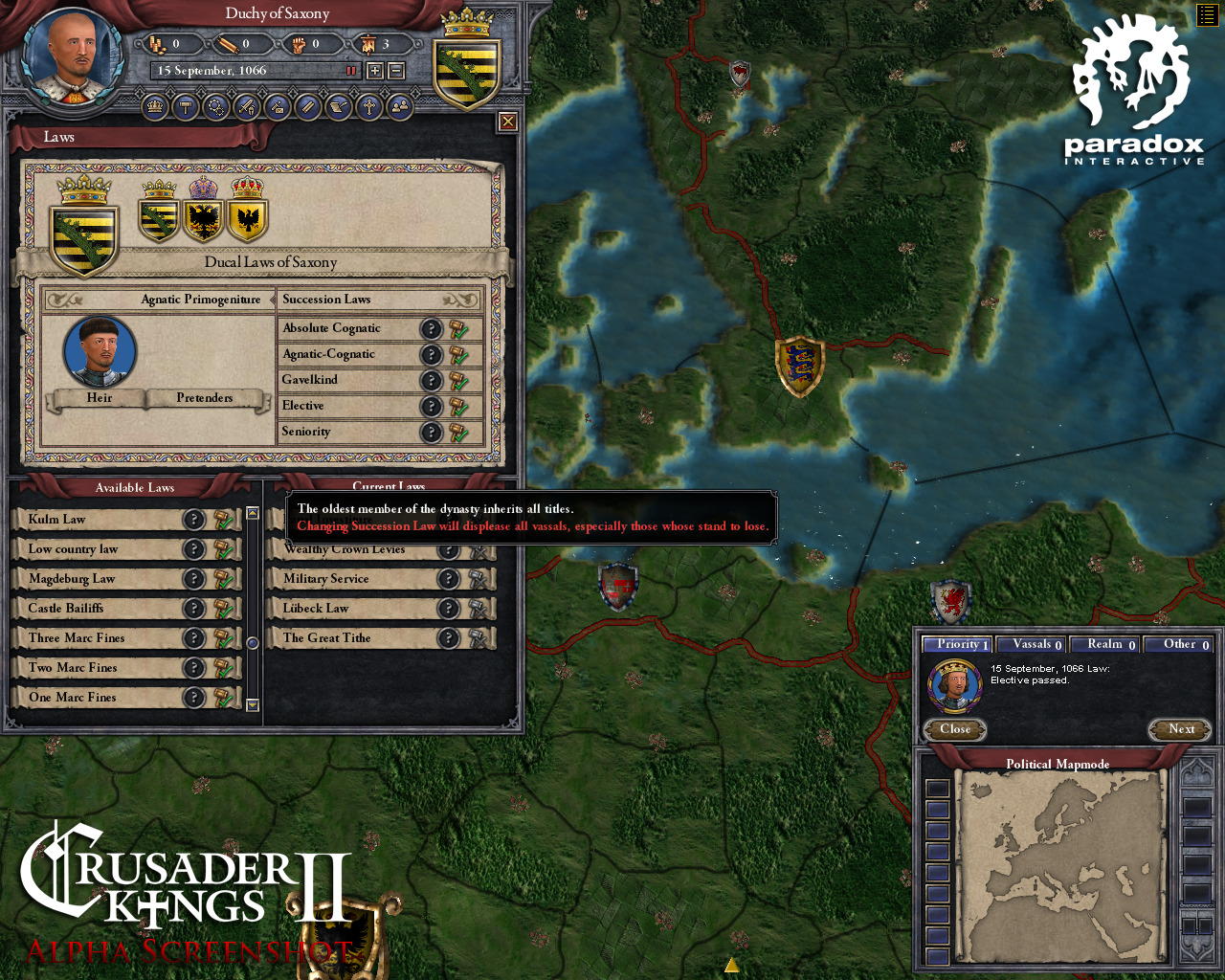This screenshot has height=980, width=1225.
Task: Dismiss the message with Close button
Action: click(955, 729)
